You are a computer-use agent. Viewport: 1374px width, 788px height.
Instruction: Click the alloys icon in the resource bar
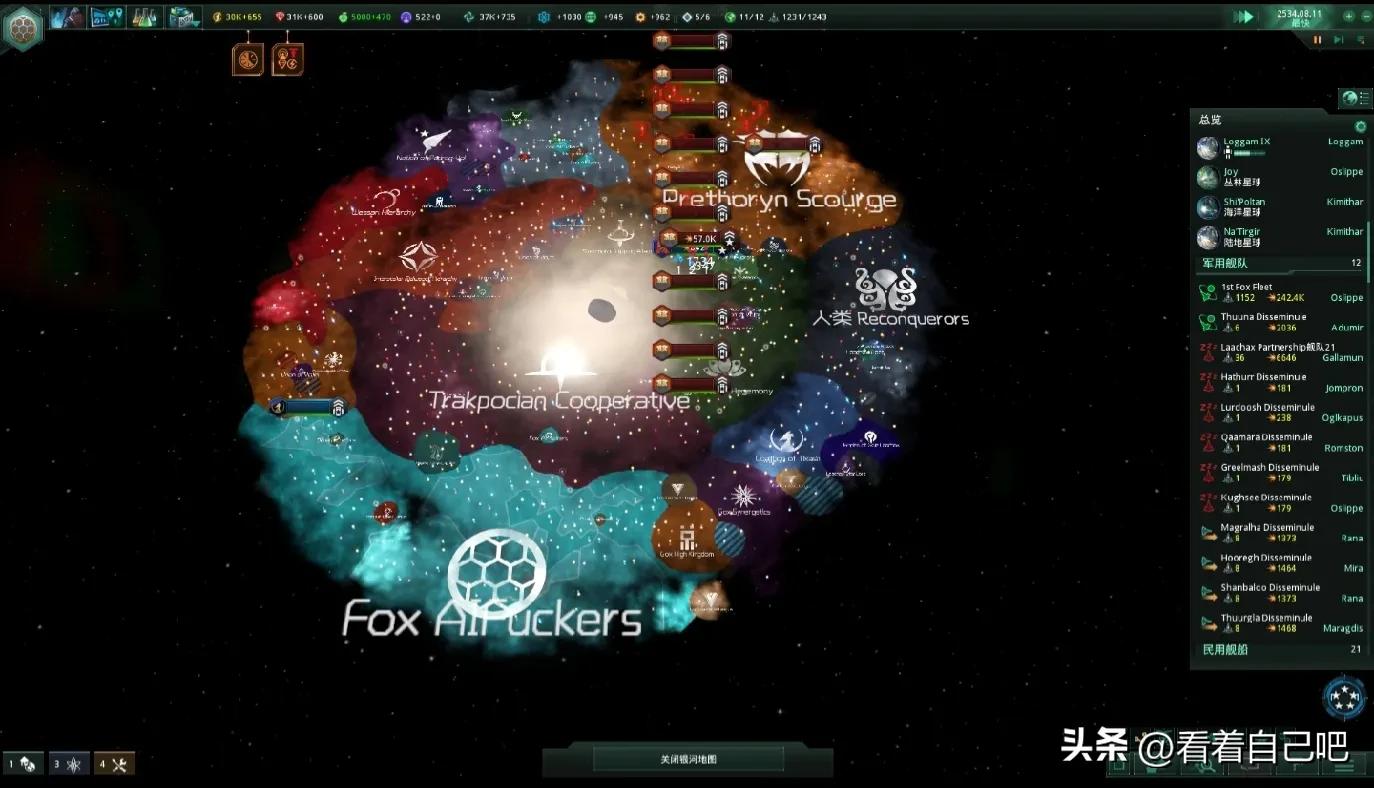pyautogui.click(x=469, y=16)
